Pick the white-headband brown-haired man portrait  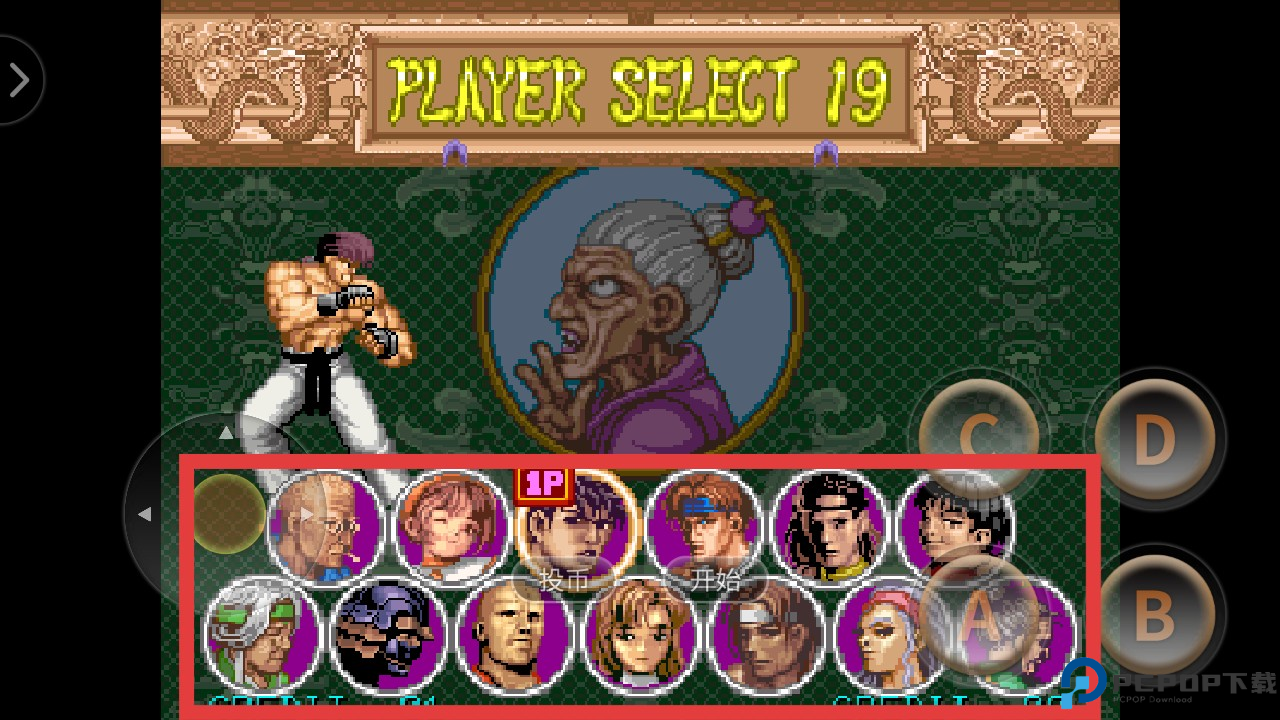(x=767, y=636)
